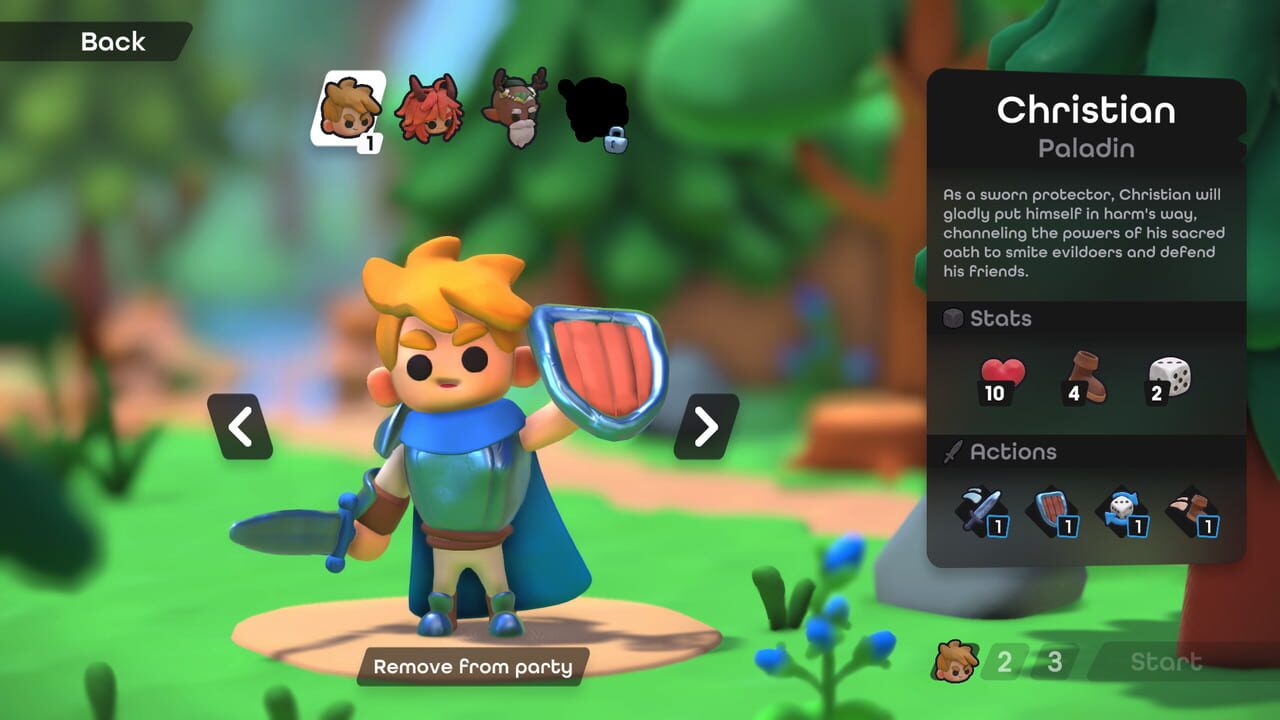Click Remove from party

[471, 666]
